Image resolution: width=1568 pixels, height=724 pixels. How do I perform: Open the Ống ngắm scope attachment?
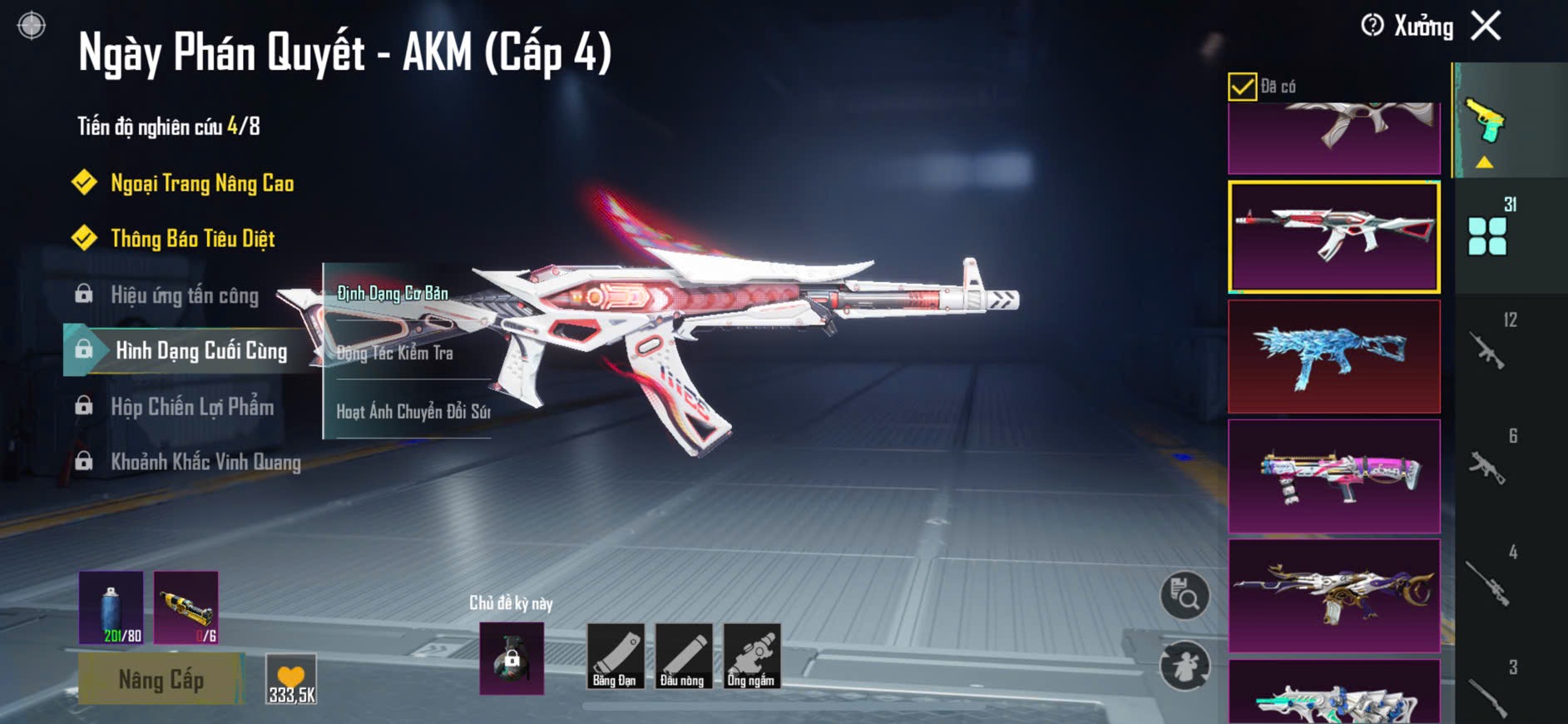coord(751,657)
